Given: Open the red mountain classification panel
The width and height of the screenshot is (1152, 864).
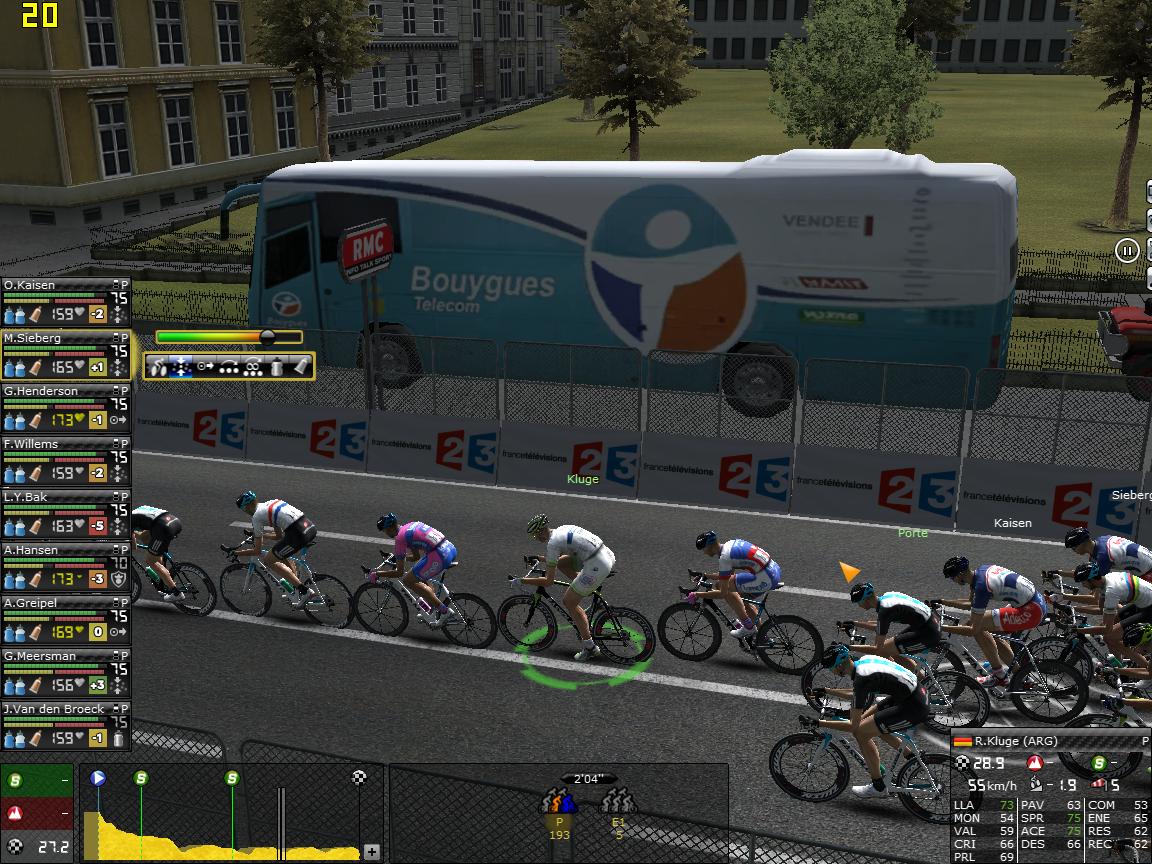Looking at the screenshot, I should (x=36, y=812).
